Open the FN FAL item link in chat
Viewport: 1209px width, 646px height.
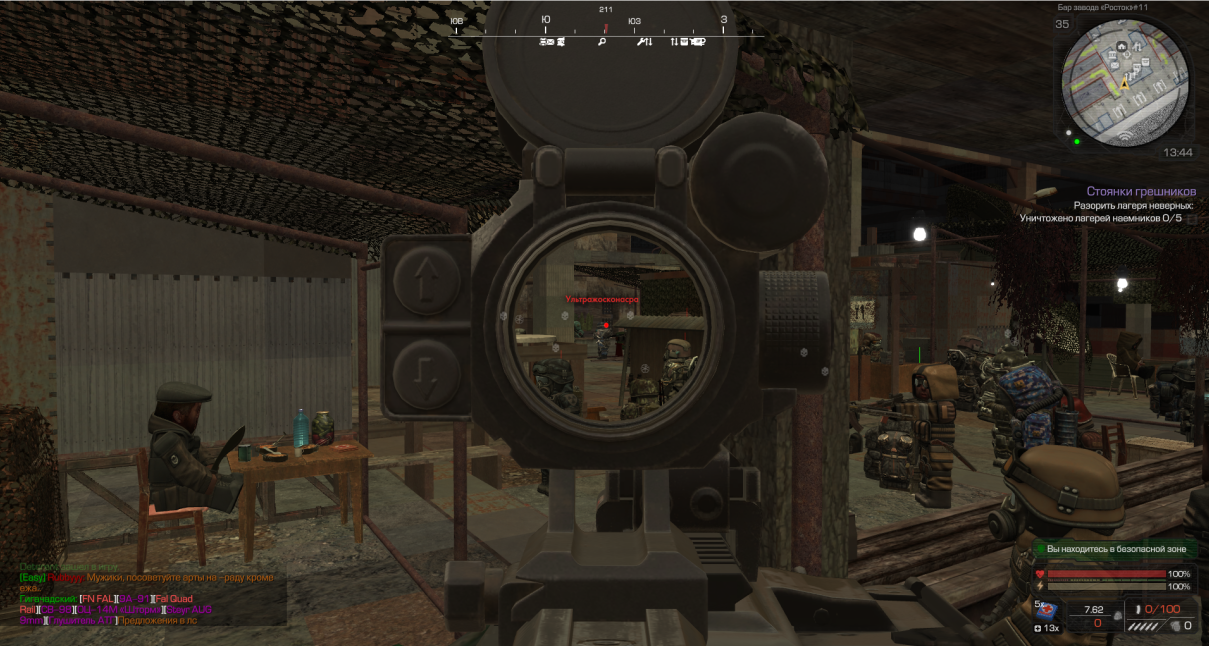[x=100, y=598]
